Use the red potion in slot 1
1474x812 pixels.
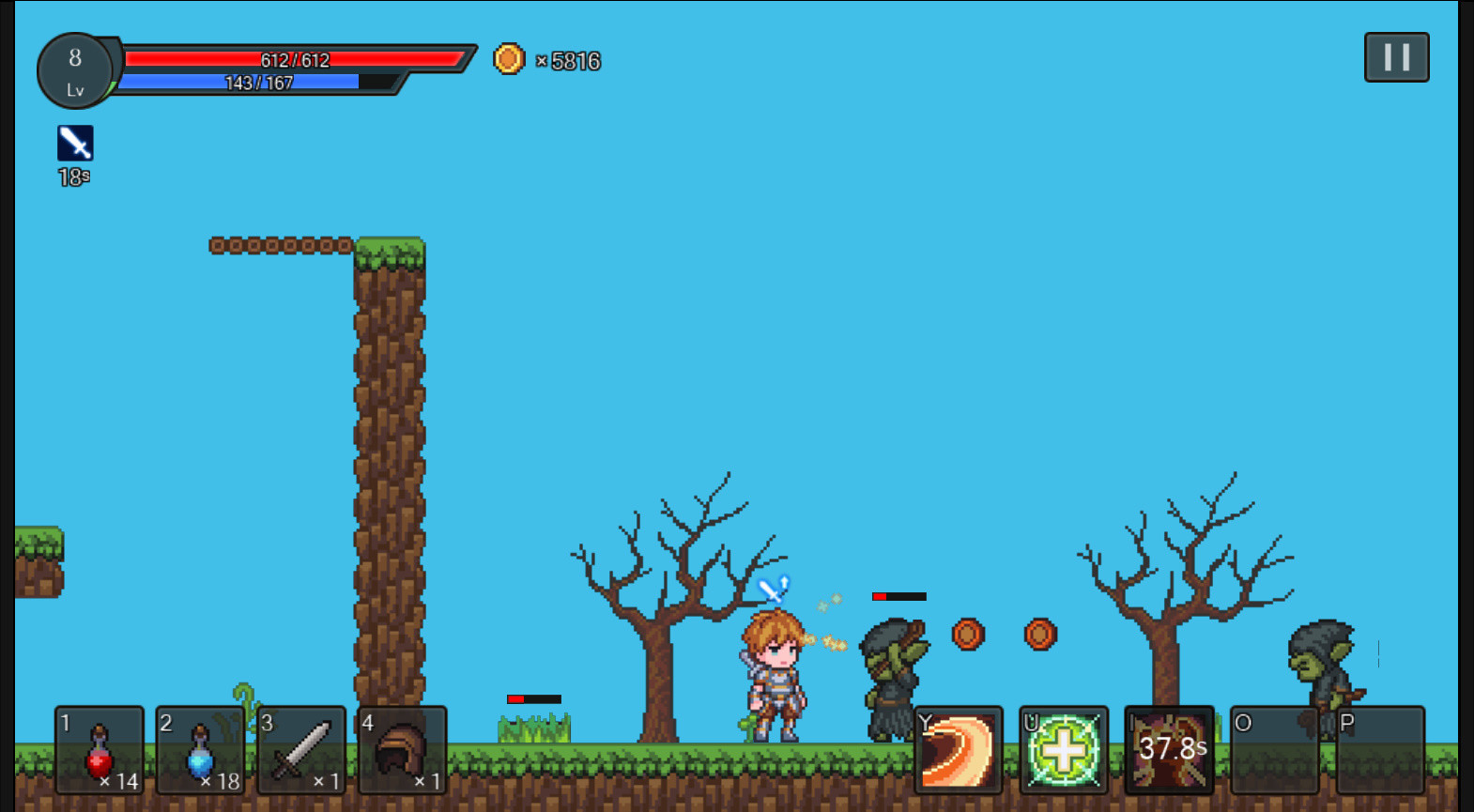(x=100, y=751)
